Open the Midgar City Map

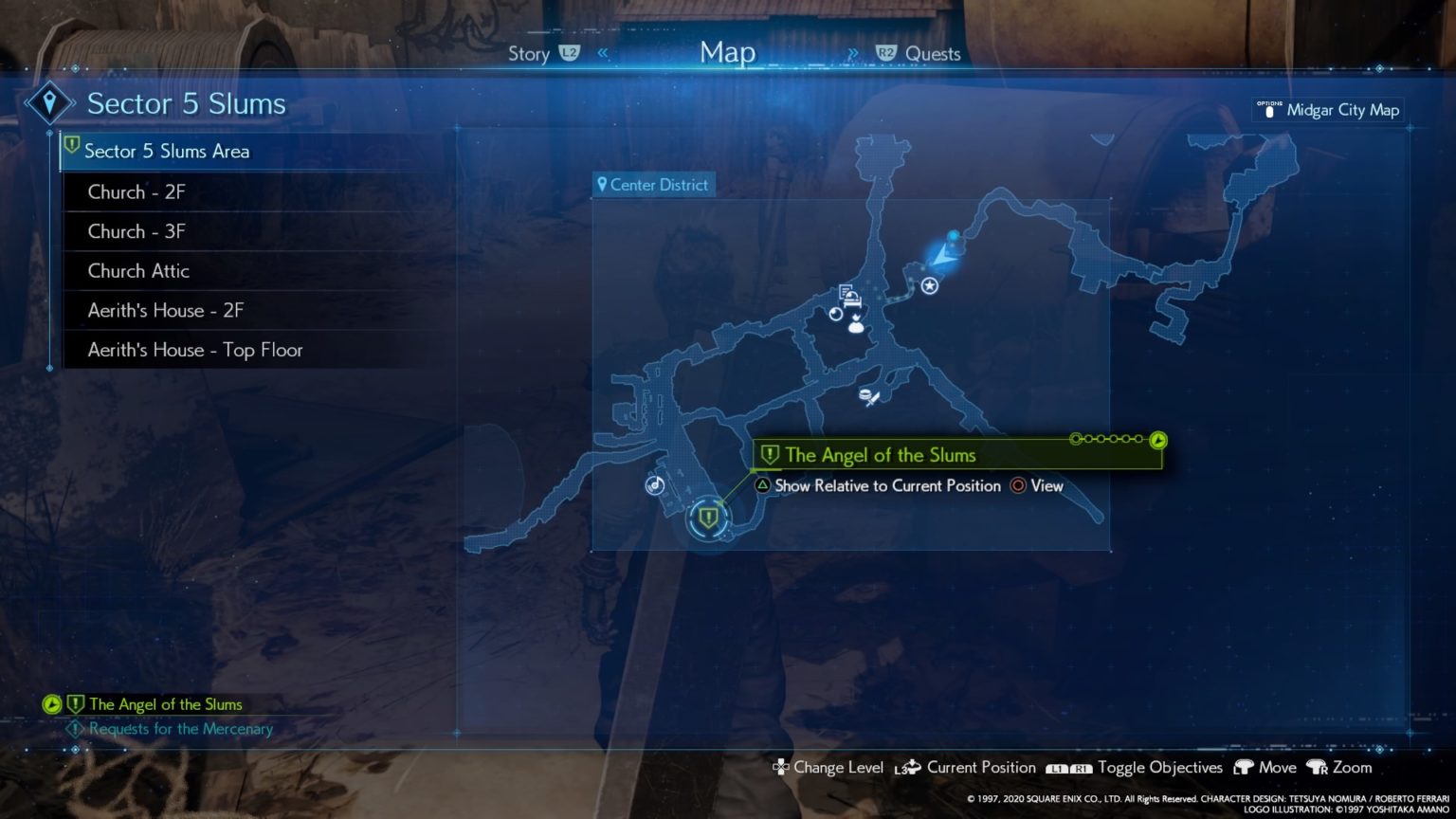[1341, 110]
